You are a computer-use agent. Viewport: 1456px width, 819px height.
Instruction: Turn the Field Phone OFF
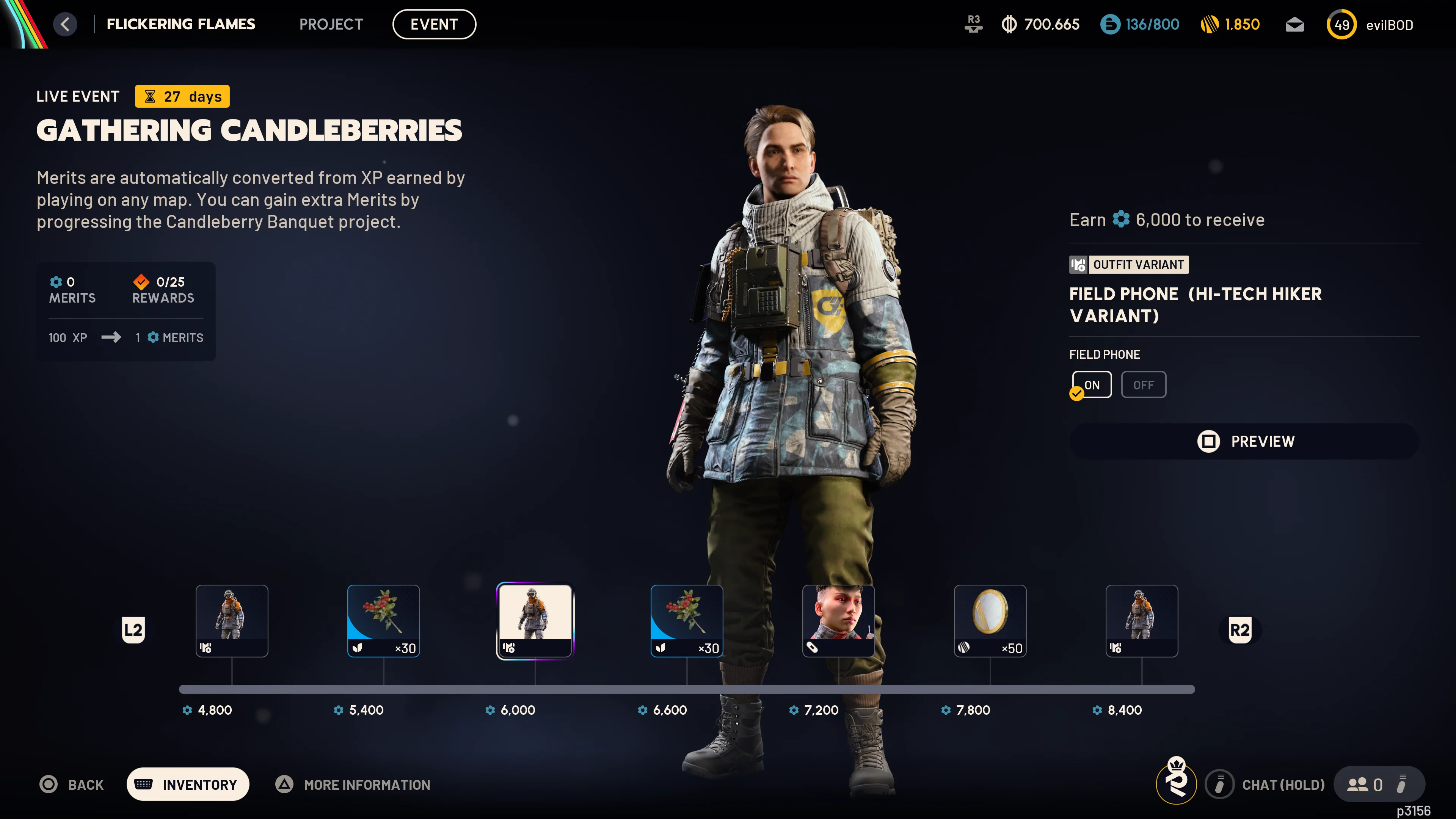[1144, 384]
